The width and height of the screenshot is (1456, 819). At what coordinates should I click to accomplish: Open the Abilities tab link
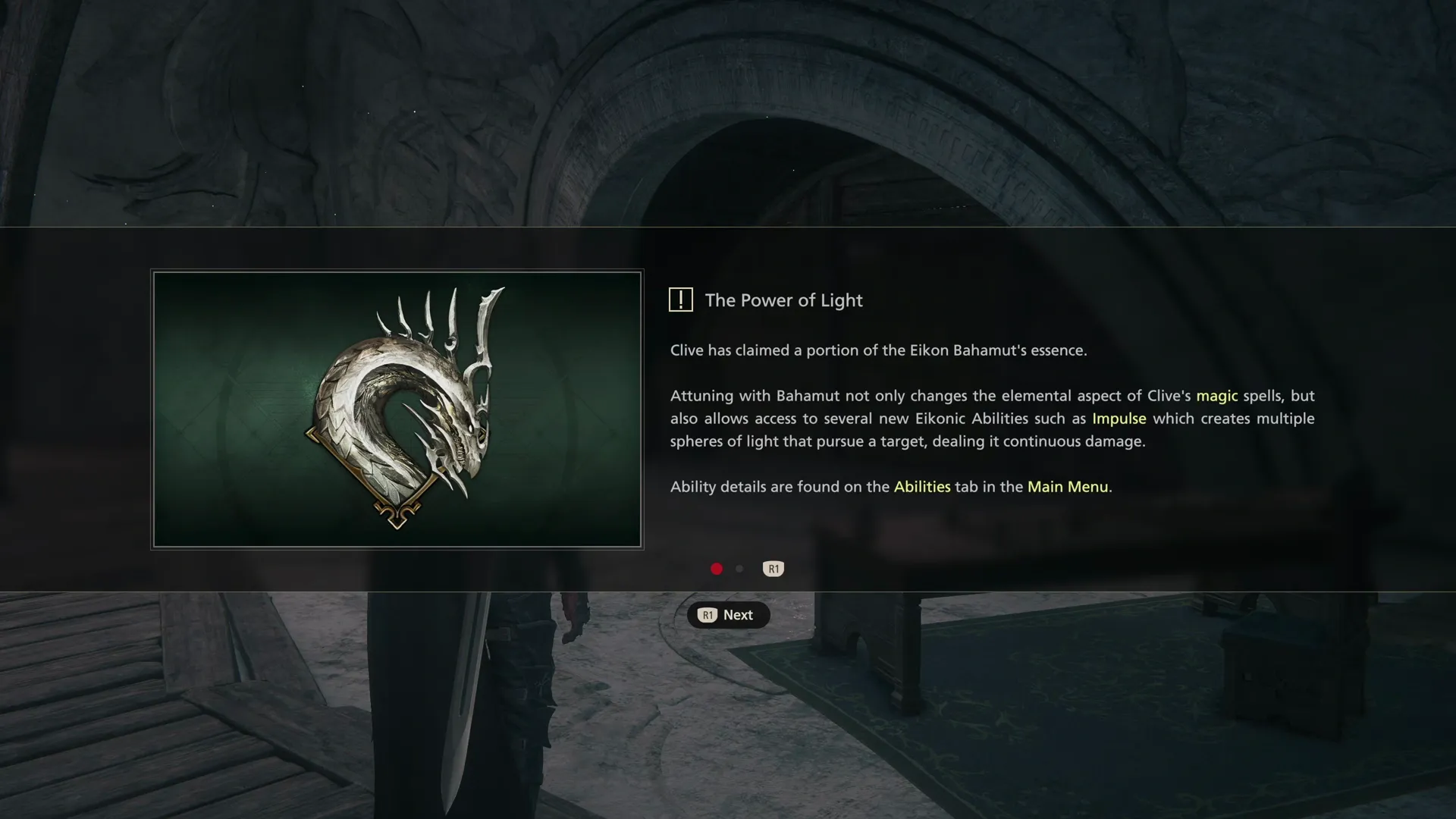tap(922, 487)
